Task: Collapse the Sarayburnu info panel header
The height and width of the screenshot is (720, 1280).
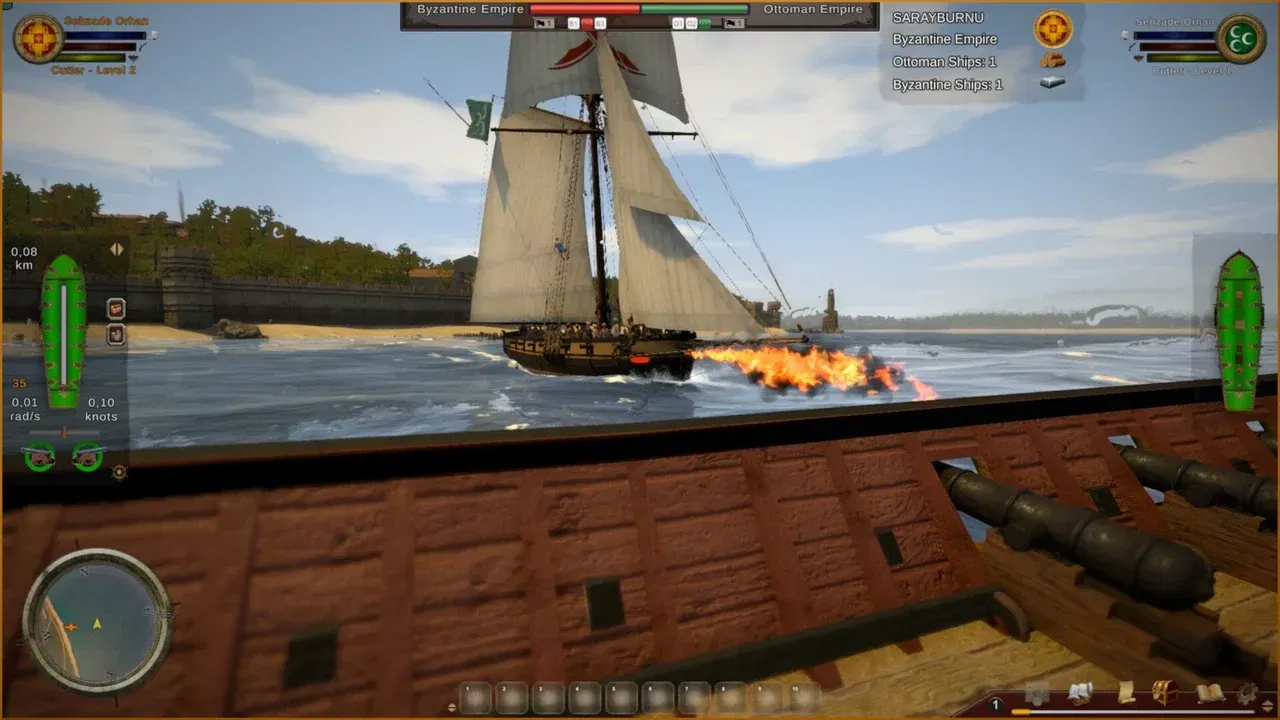Action: coord(940,17)
